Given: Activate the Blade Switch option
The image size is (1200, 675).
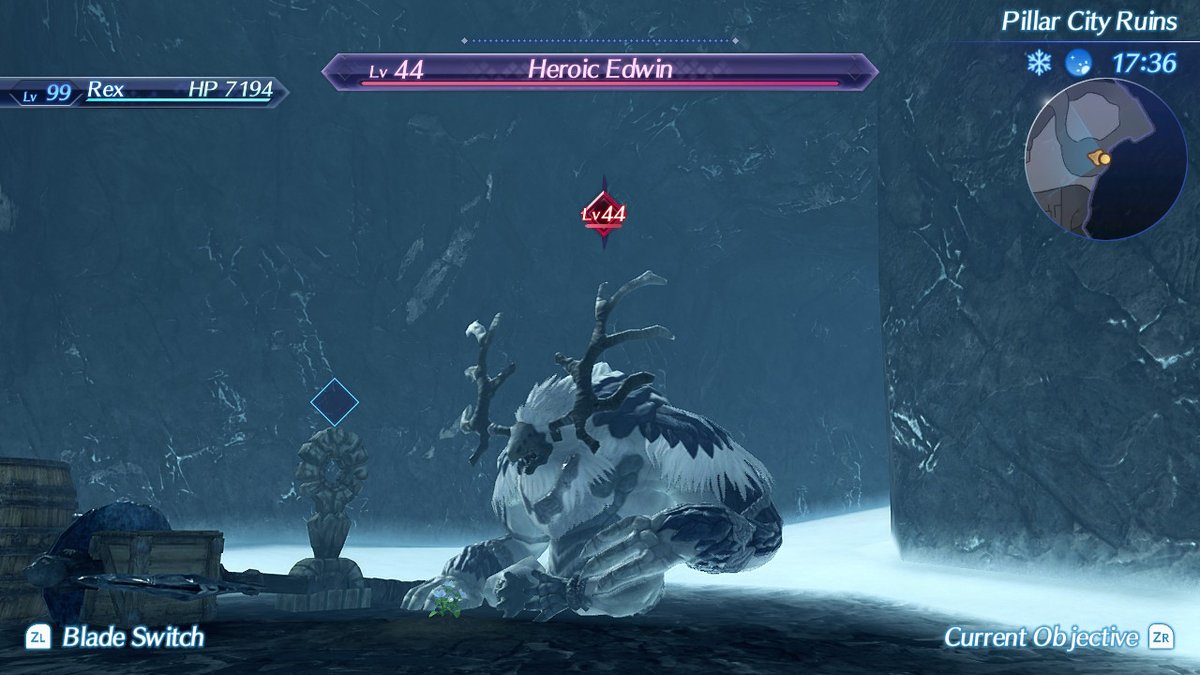Looking at the screenshot, I should tap(116, 637).
